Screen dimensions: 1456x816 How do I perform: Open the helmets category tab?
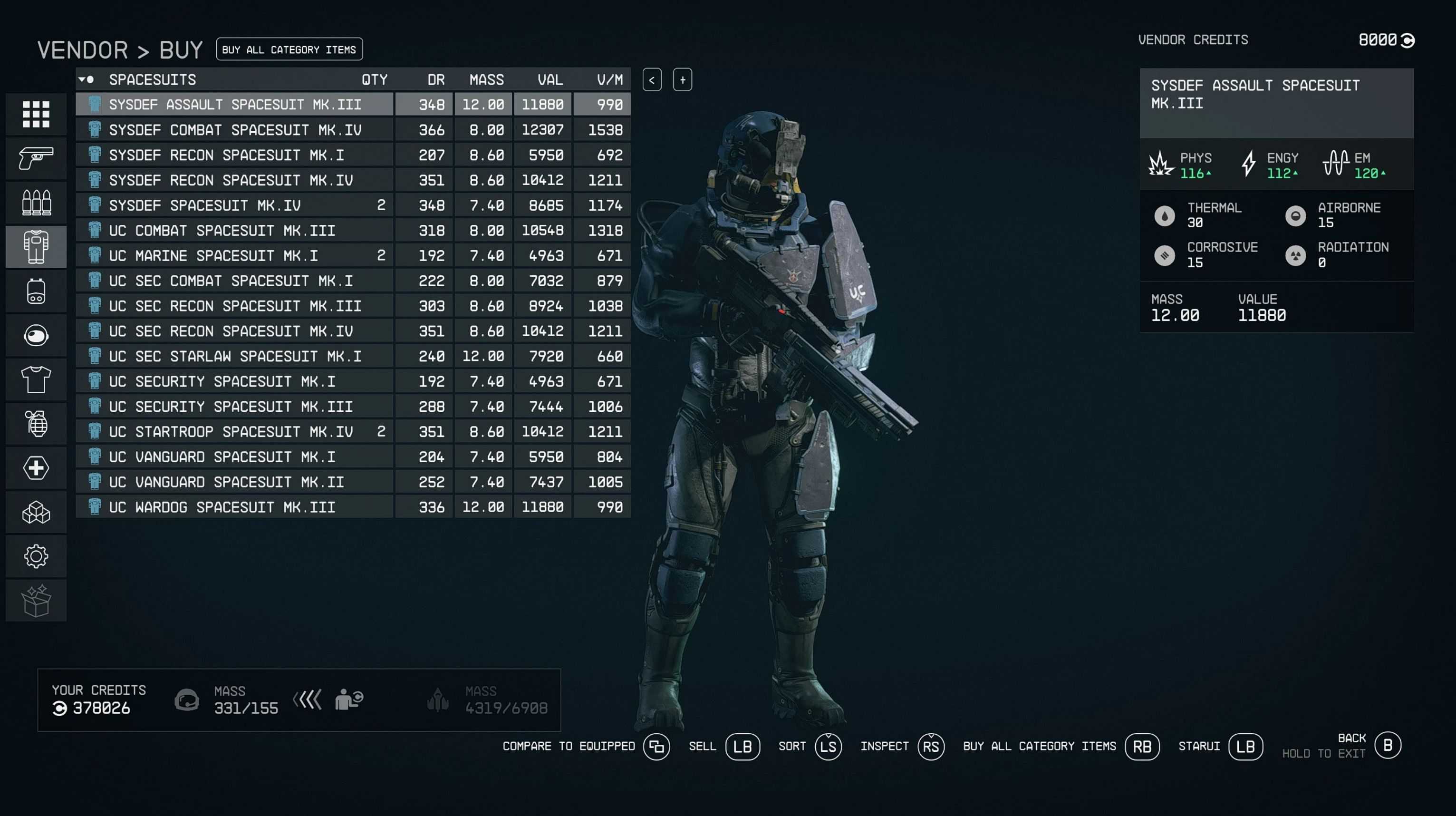36,335
